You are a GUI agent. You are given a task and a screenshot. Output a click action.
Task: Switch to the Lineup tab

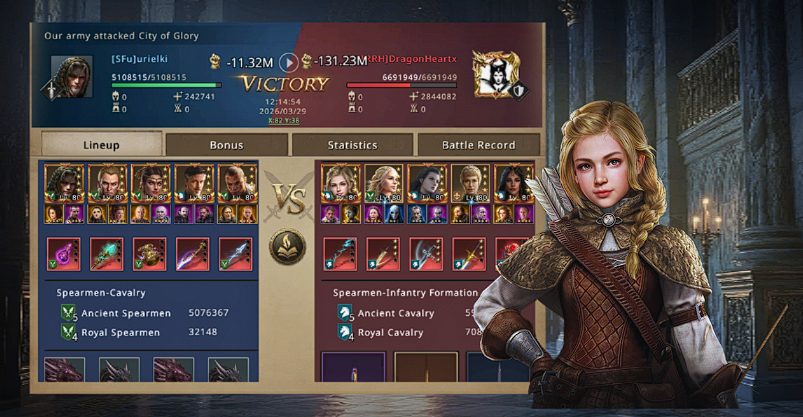pyautogui.click(x=99, y=145)
